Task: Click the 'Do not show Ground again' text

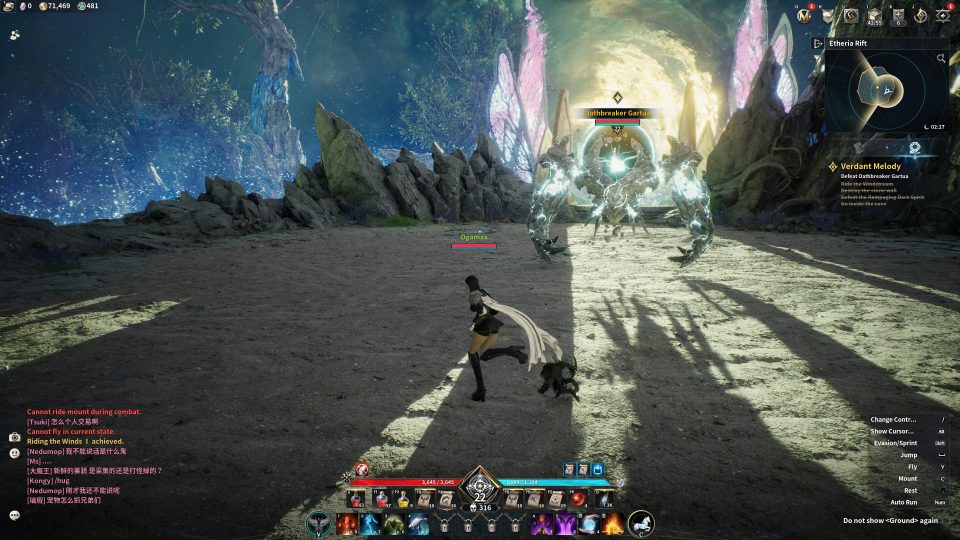Action: [890, 520]
